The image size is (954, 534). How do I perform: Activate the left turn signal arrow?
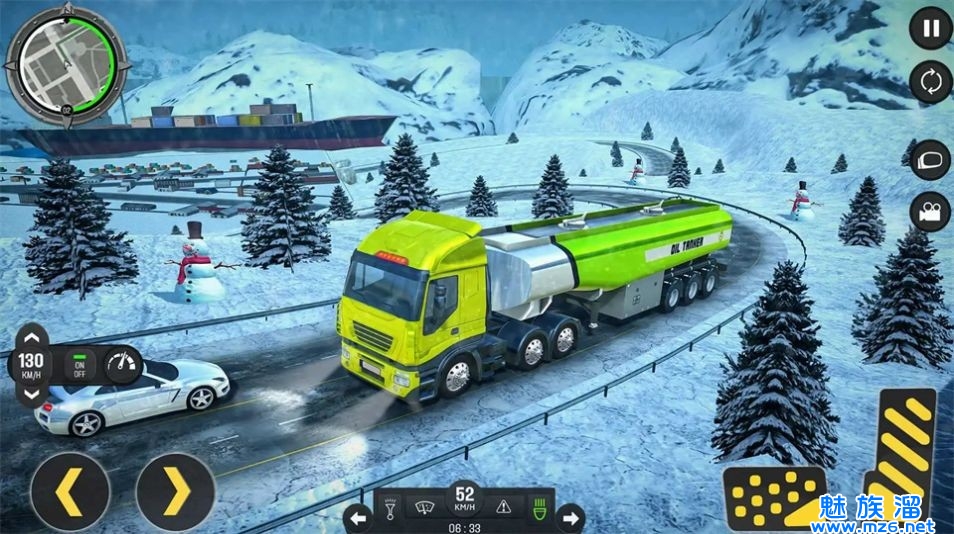(358, 518)
